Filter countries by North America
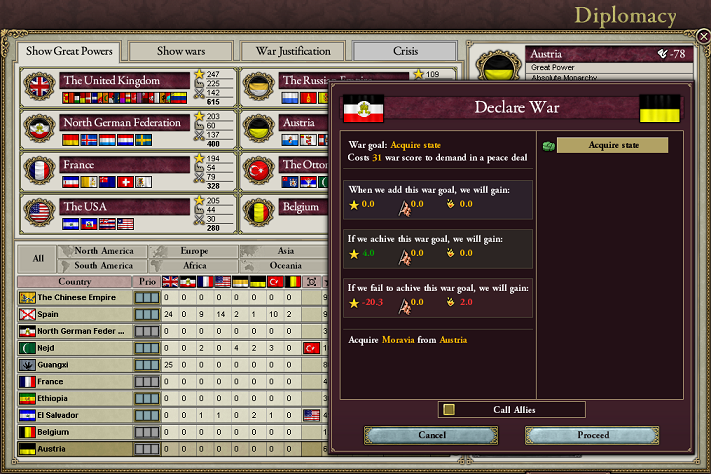 coord(103,251)
